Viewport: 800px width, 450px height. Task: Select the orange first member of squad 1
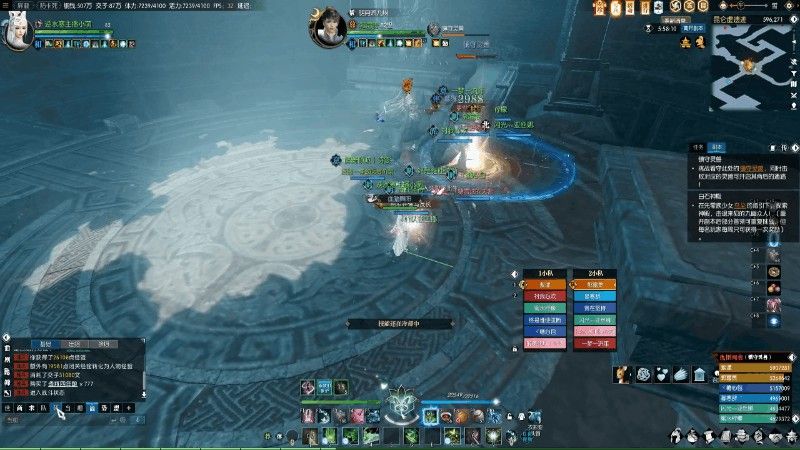click(544, 284)
